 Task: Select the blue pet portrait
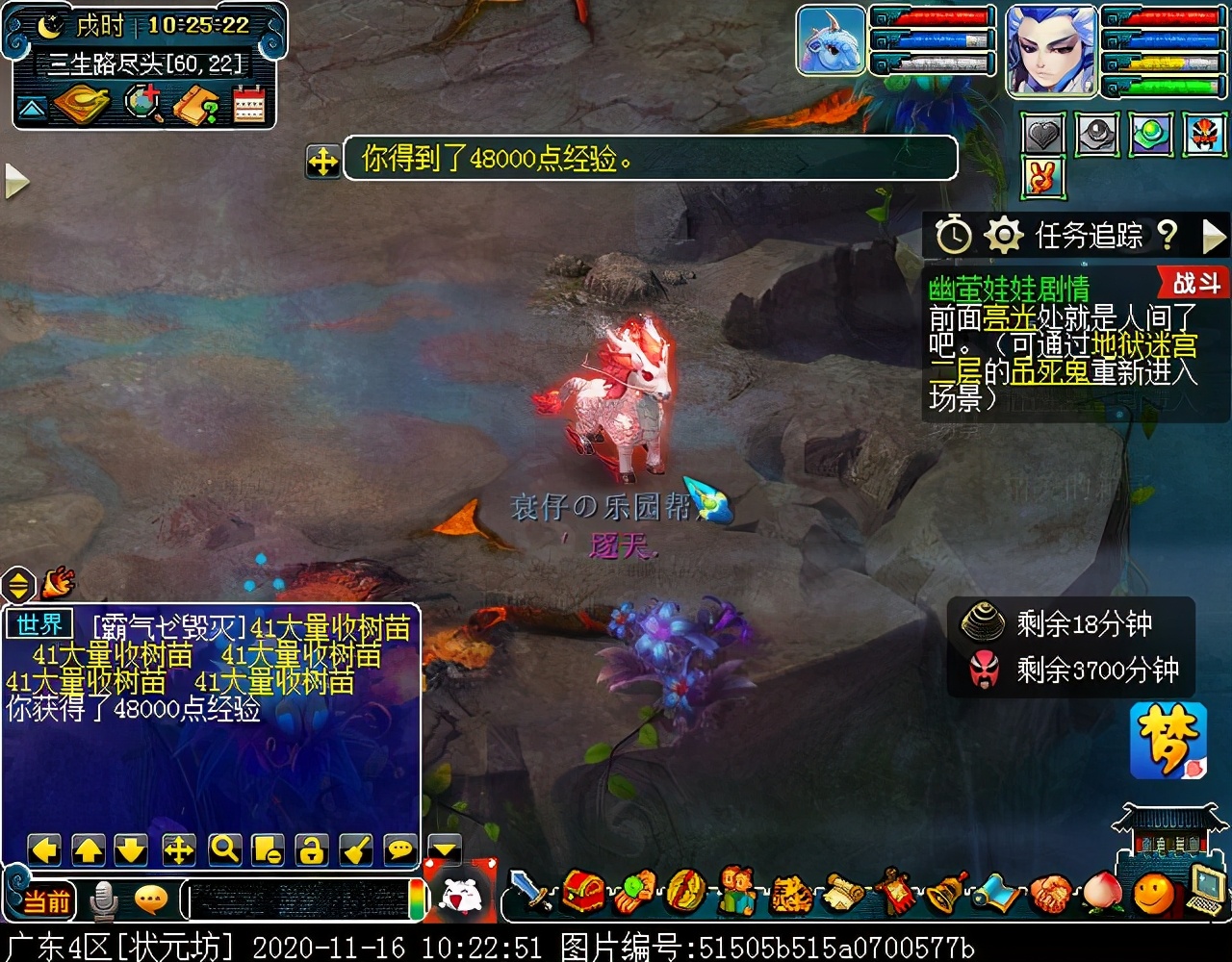tap(831, 40)
